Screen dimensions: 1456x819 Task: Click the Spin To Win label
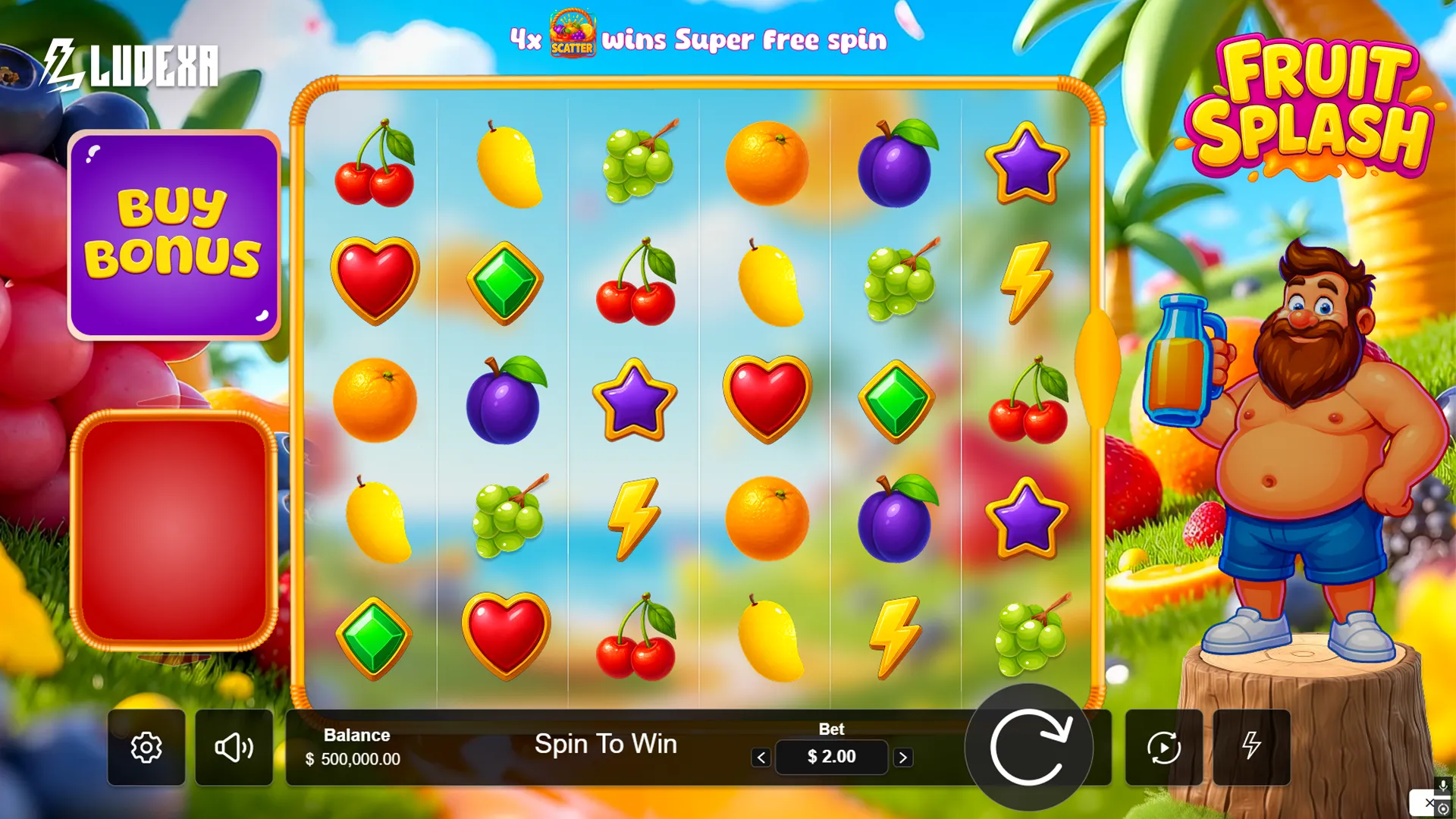[607, 744]
